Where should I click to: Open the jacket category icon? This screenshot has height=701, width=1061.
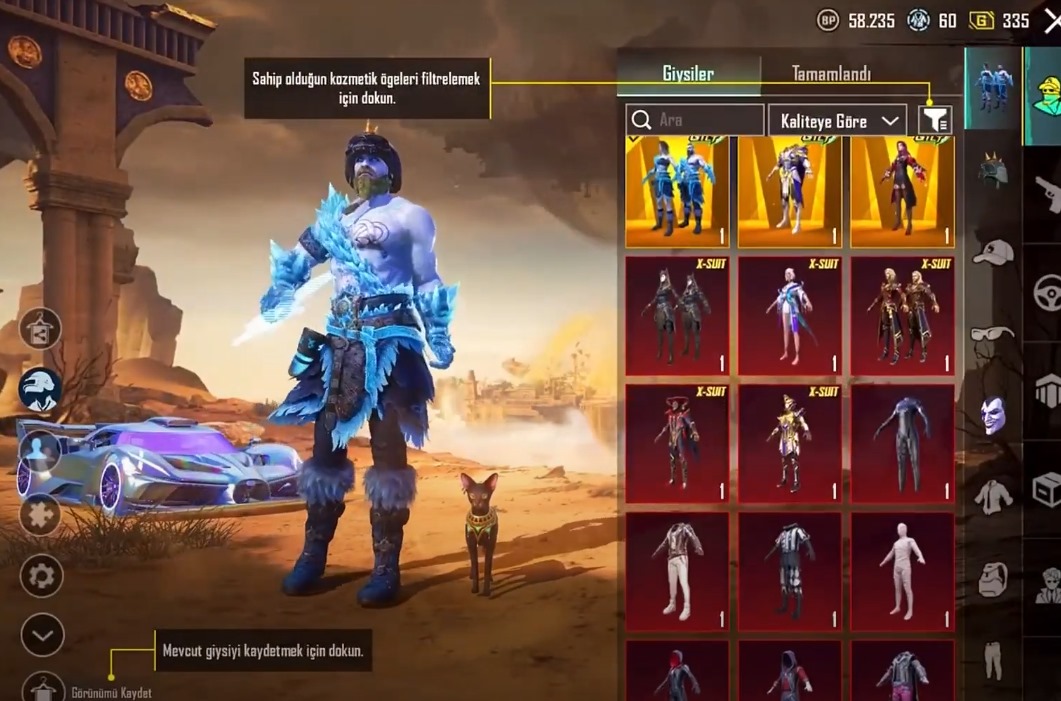pyautogui.click(x=992, y=495)
